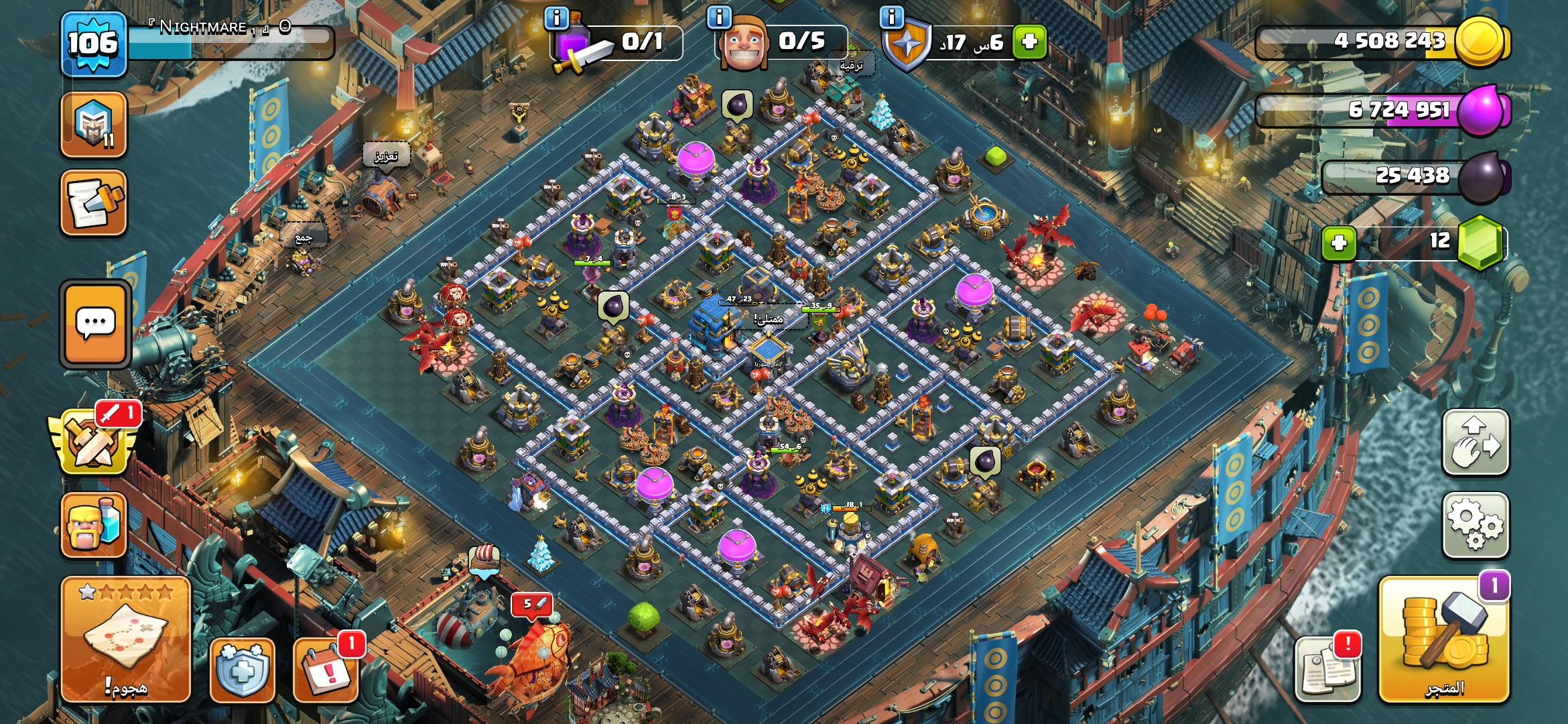Open the army overview barbarian icon
The width and height of the screenshot is (1568, 724).
94,526
